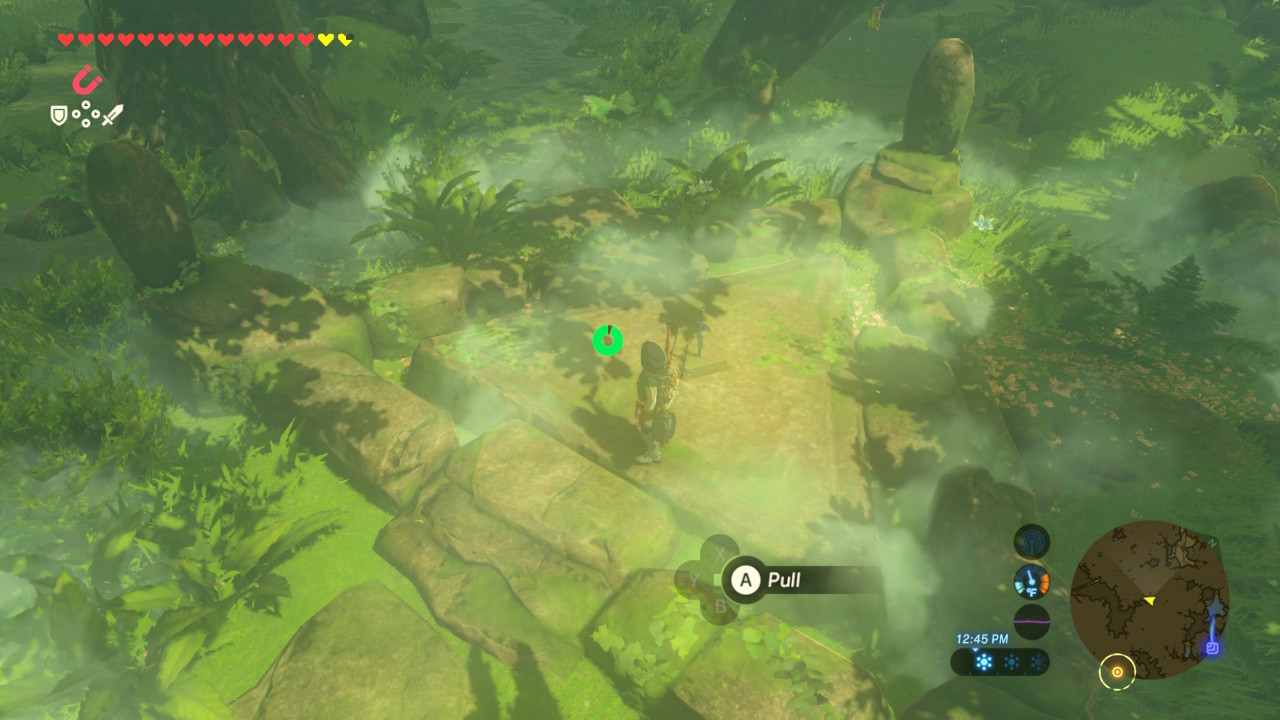Select the red Magnesis rune icon

(88, 79)
